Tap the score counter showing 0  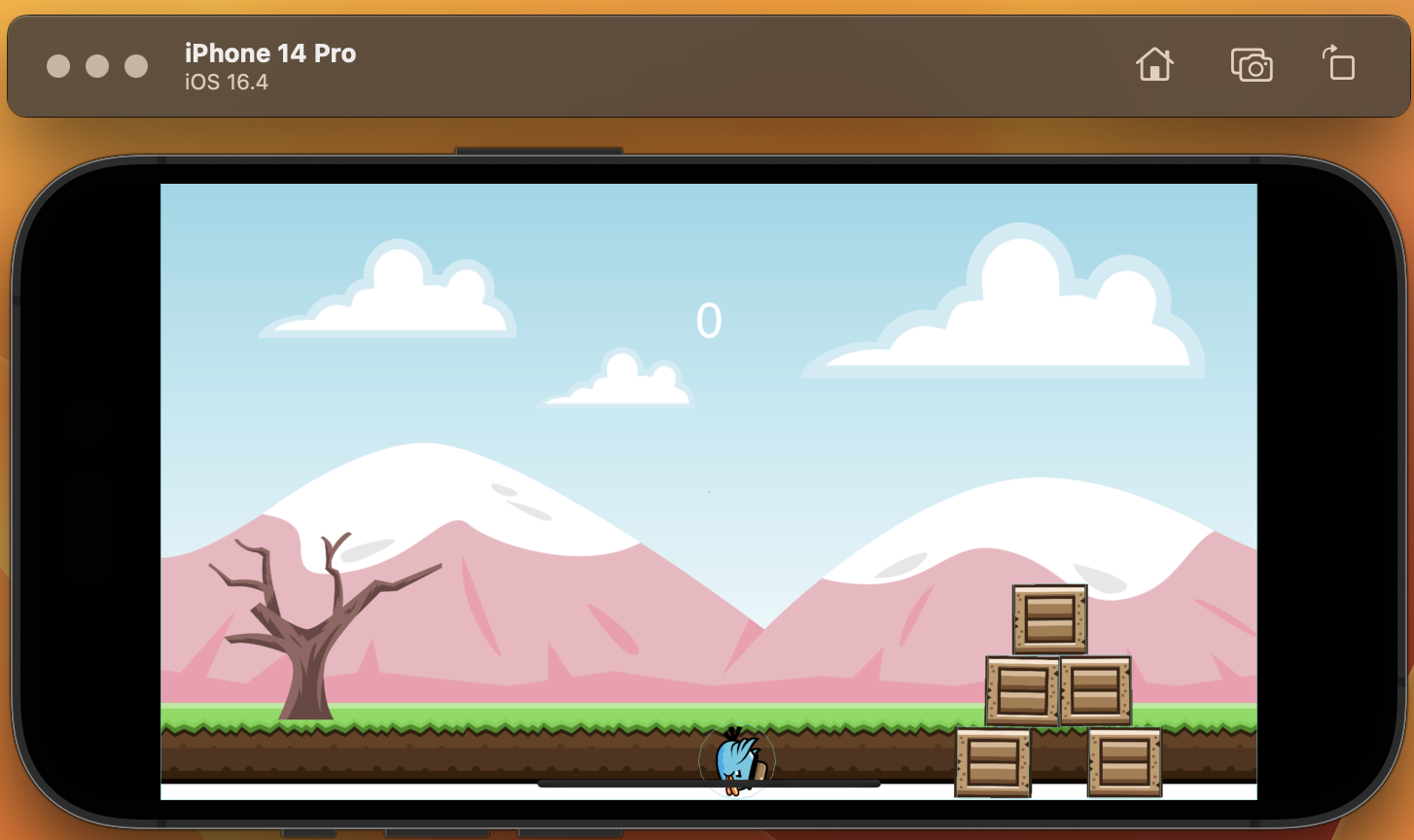(x=709, y=319)
